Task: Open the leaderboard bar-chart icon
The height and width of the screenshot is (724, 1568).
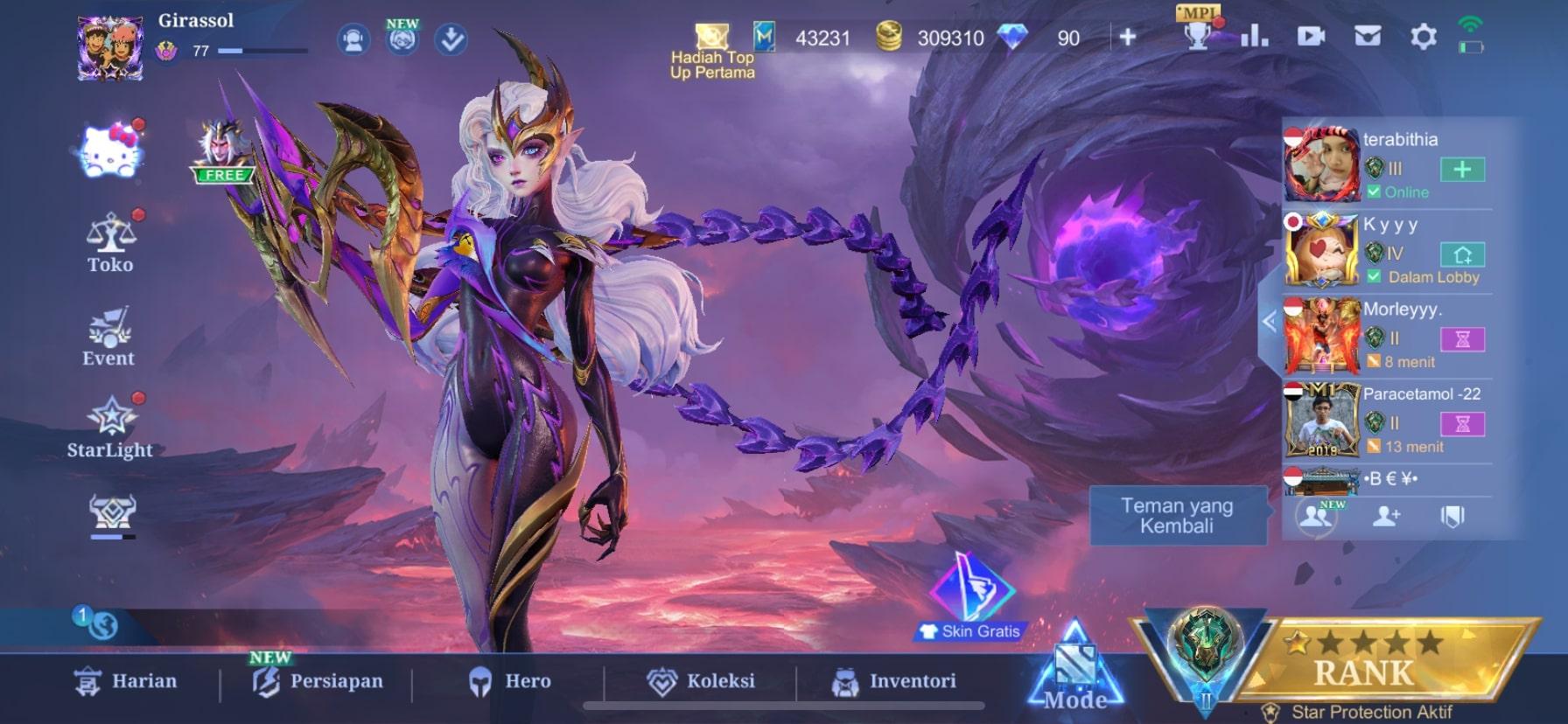Action: tap(1254, 36)
